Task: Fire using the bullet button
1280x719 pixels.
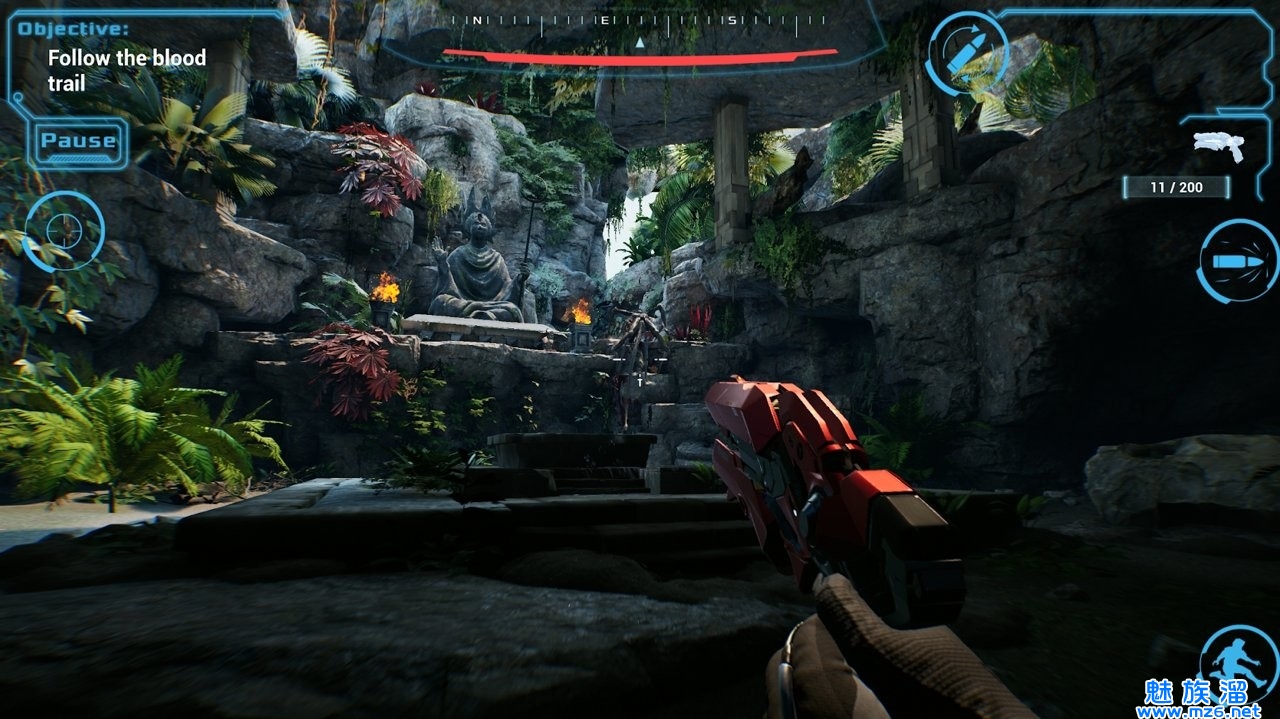Action: 1237,261
